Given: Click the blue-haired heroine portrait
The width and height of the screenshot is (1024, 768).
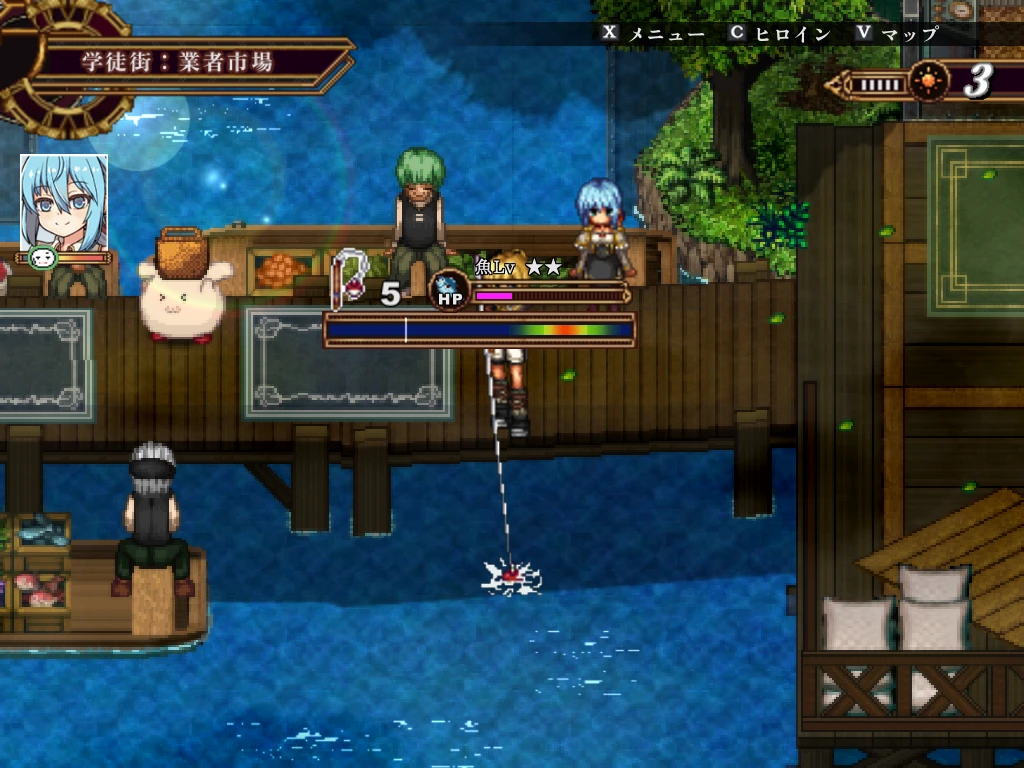Looking at the screenshot, I should [x=64, y=202].
